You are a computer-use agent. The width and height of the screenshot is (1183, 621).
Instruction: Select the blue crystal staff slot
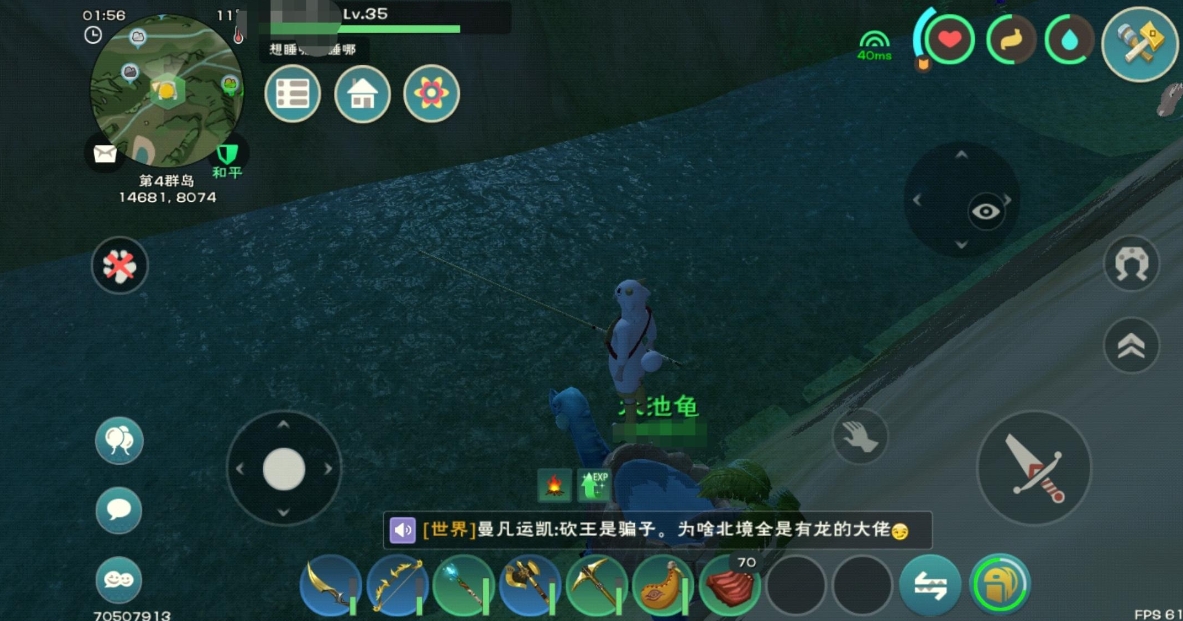(463, 585)
